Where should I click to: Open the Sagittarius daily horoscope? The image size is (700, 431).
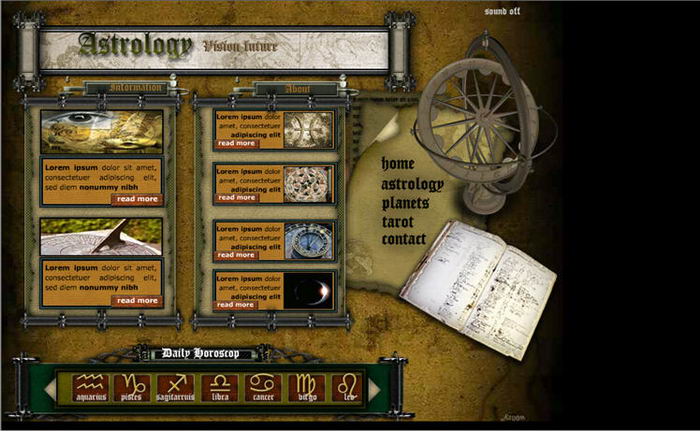pyautogui.click(x=176, y=388)
